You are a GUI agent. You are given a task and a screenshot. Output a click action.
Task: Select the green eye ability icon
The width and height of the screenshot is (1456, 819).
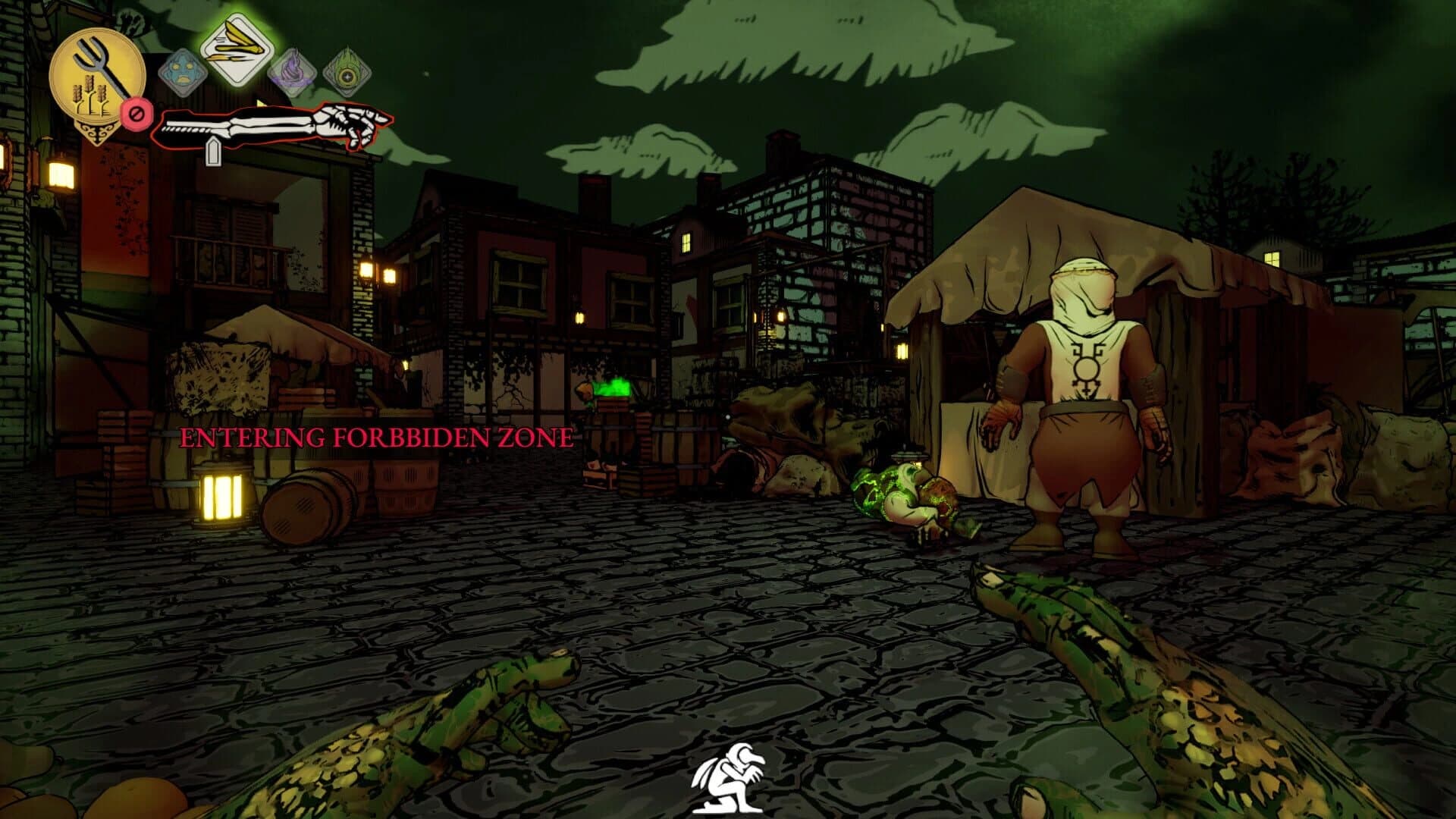[348, 74]
